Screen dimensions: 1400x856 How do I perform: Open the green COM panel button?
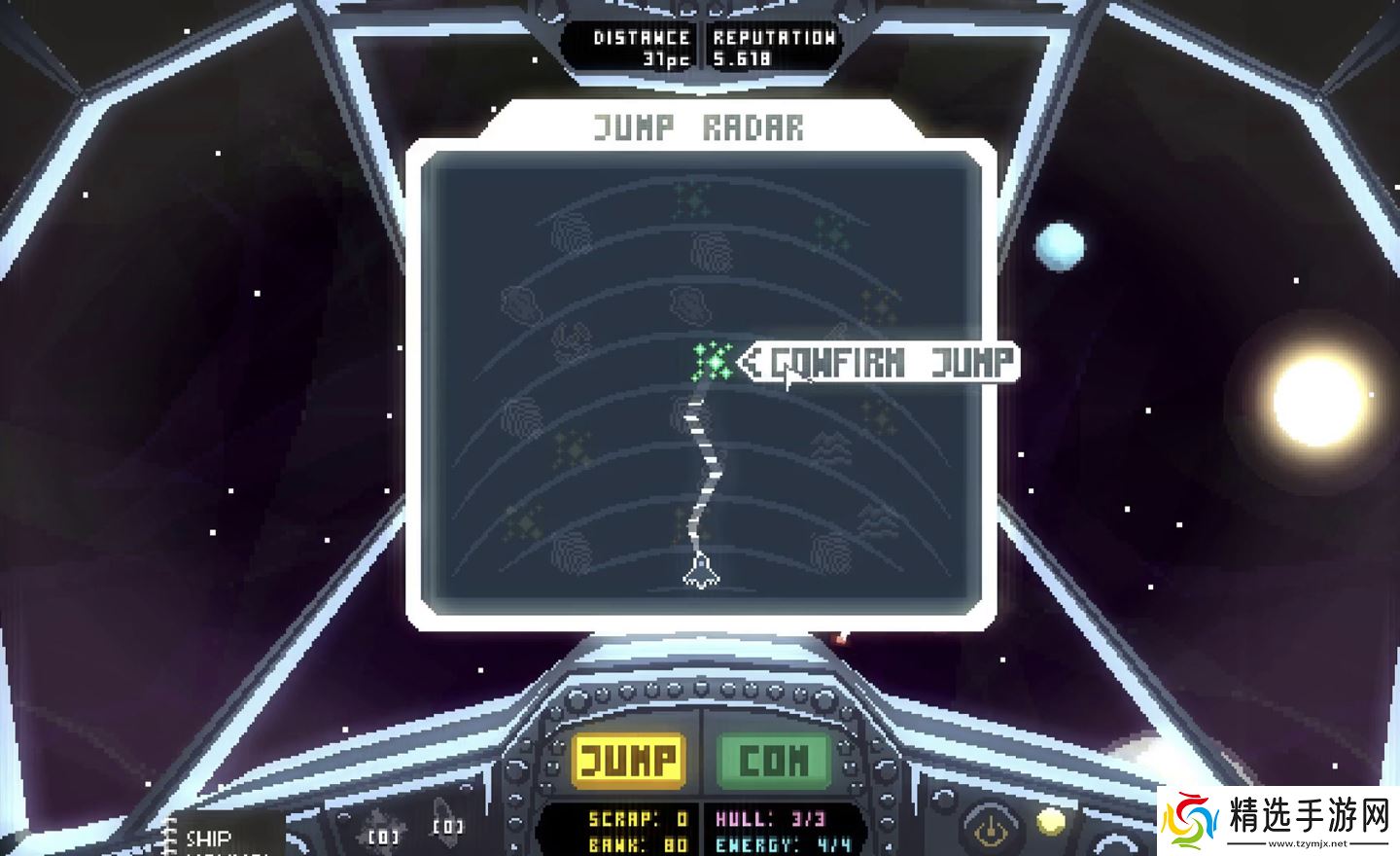[774, 760]
